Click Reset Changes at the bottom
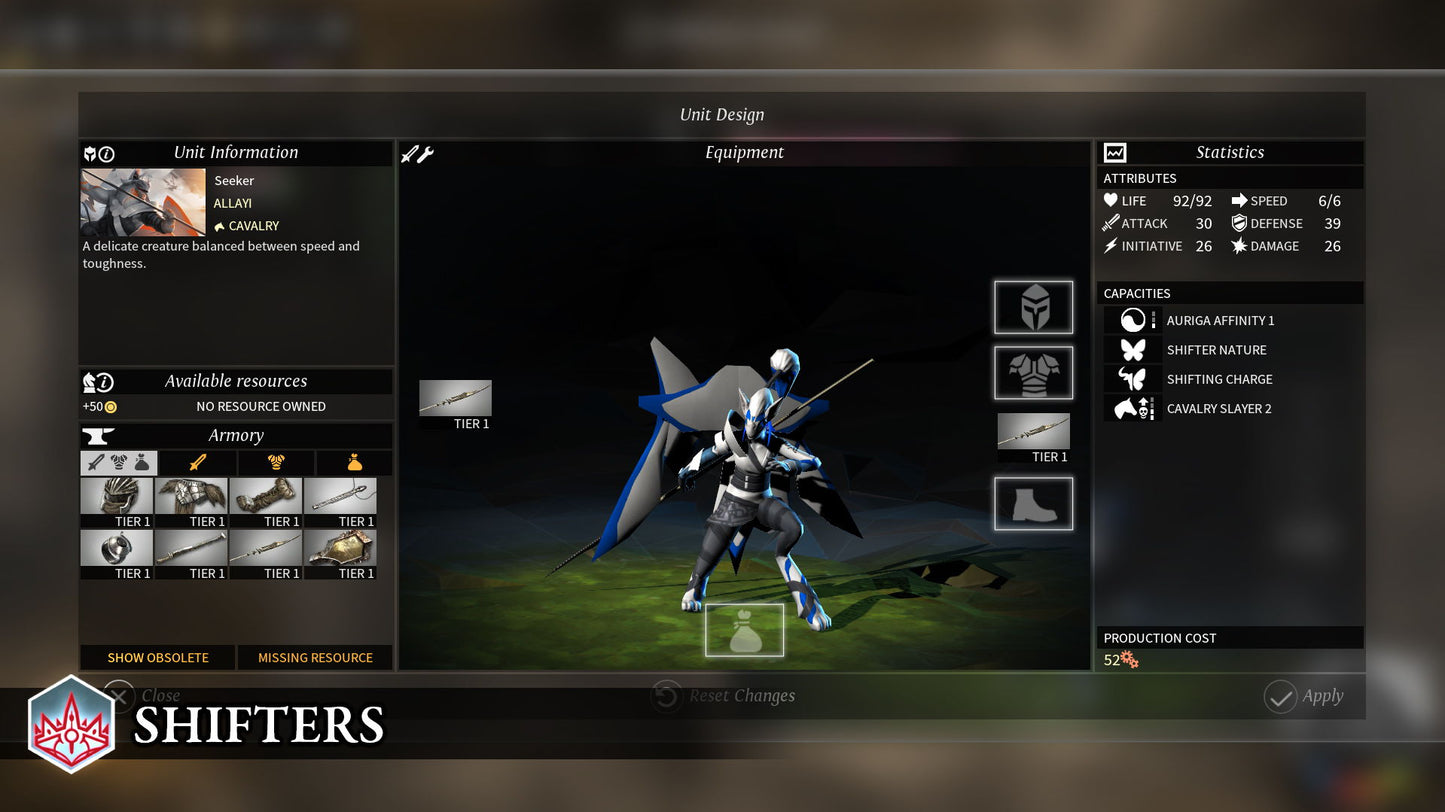The width and height of the screenshot is (1445, 812). [x=722, y=695]
